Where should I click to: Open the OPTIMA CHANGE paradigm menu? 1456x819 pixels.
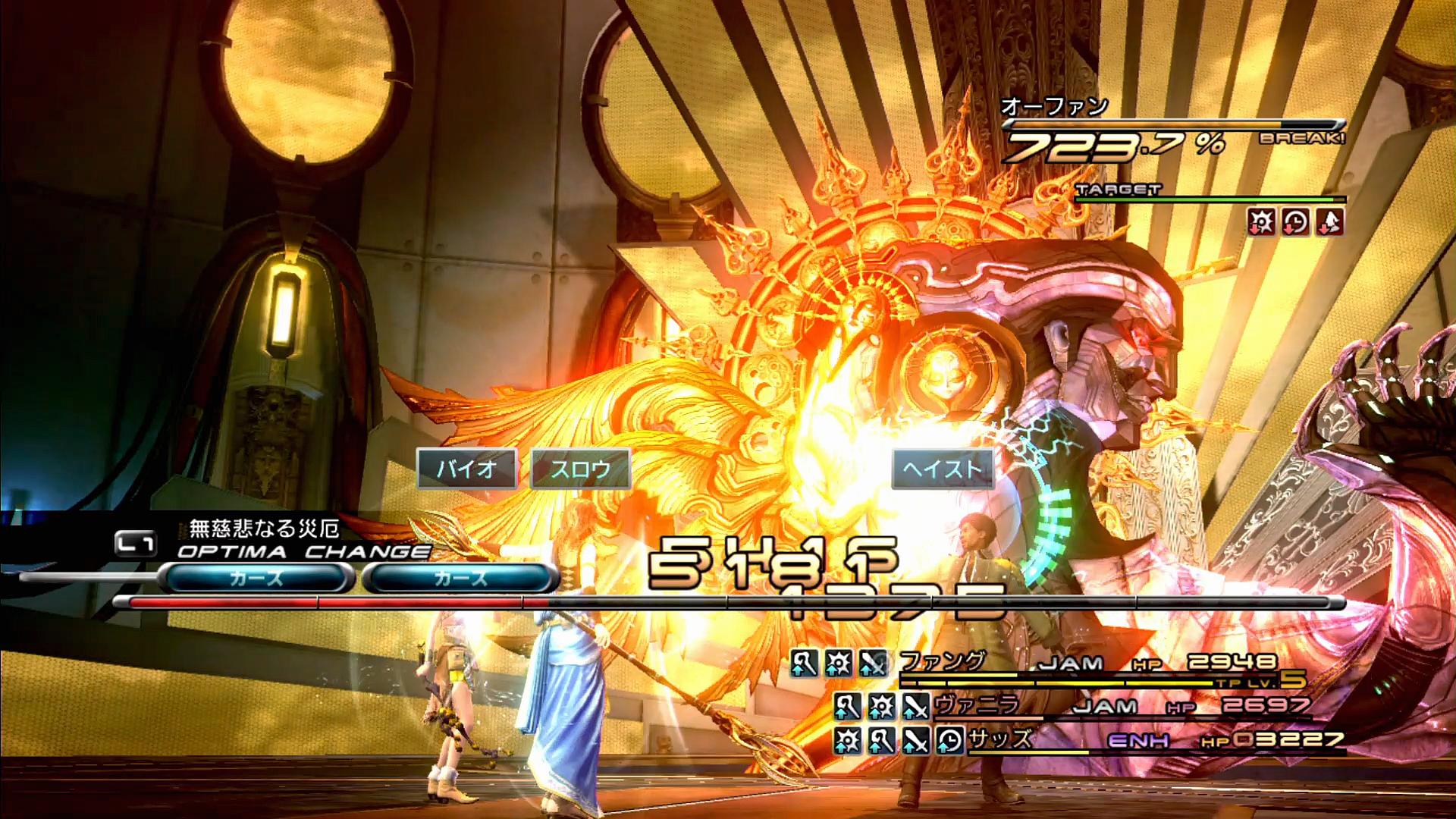pos(303,551)
